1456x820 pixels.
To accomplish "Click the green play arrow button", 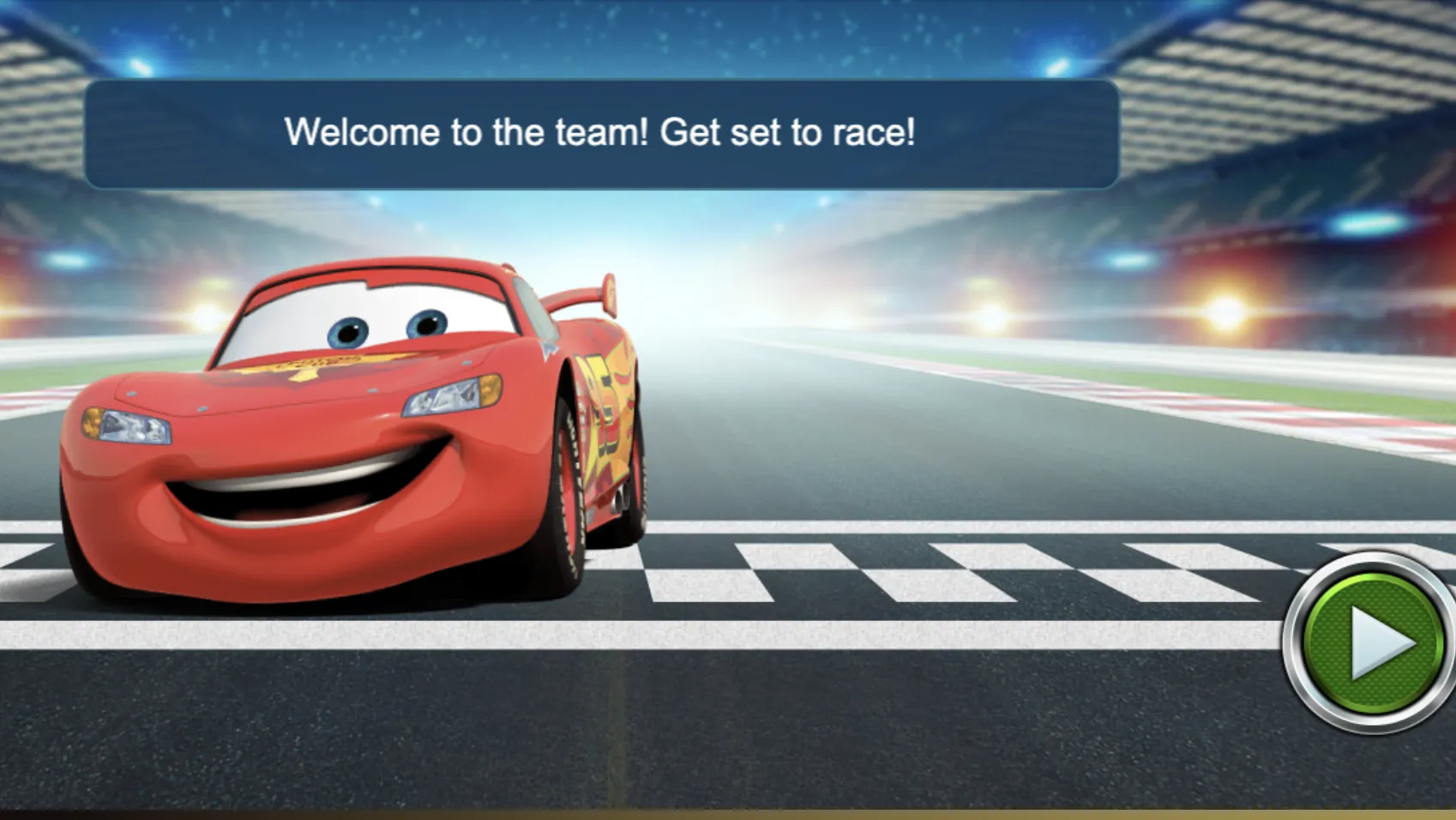I will click(x=1372, y=643).
